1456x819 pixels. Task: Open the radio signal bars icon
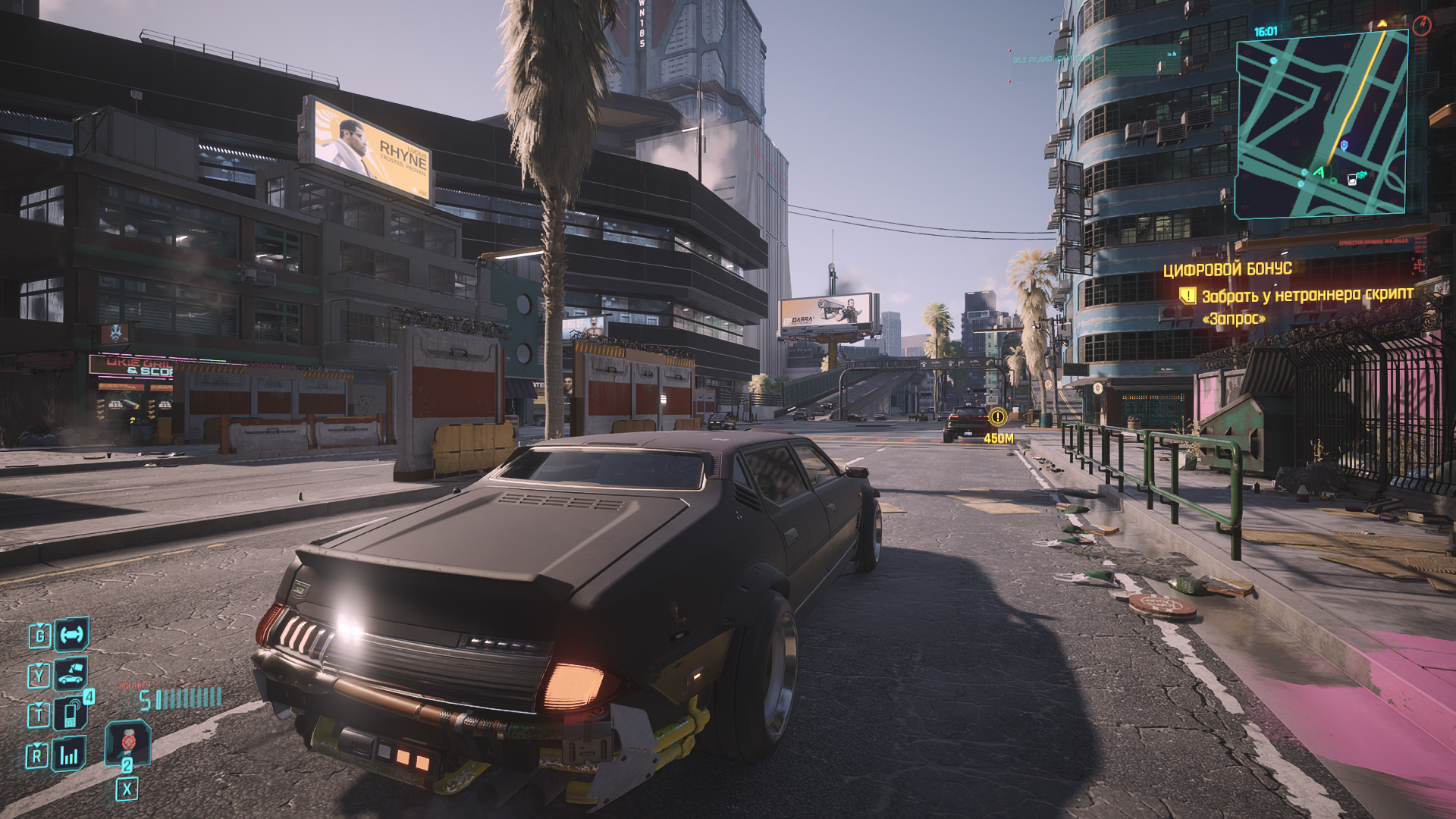coord(69,755)
